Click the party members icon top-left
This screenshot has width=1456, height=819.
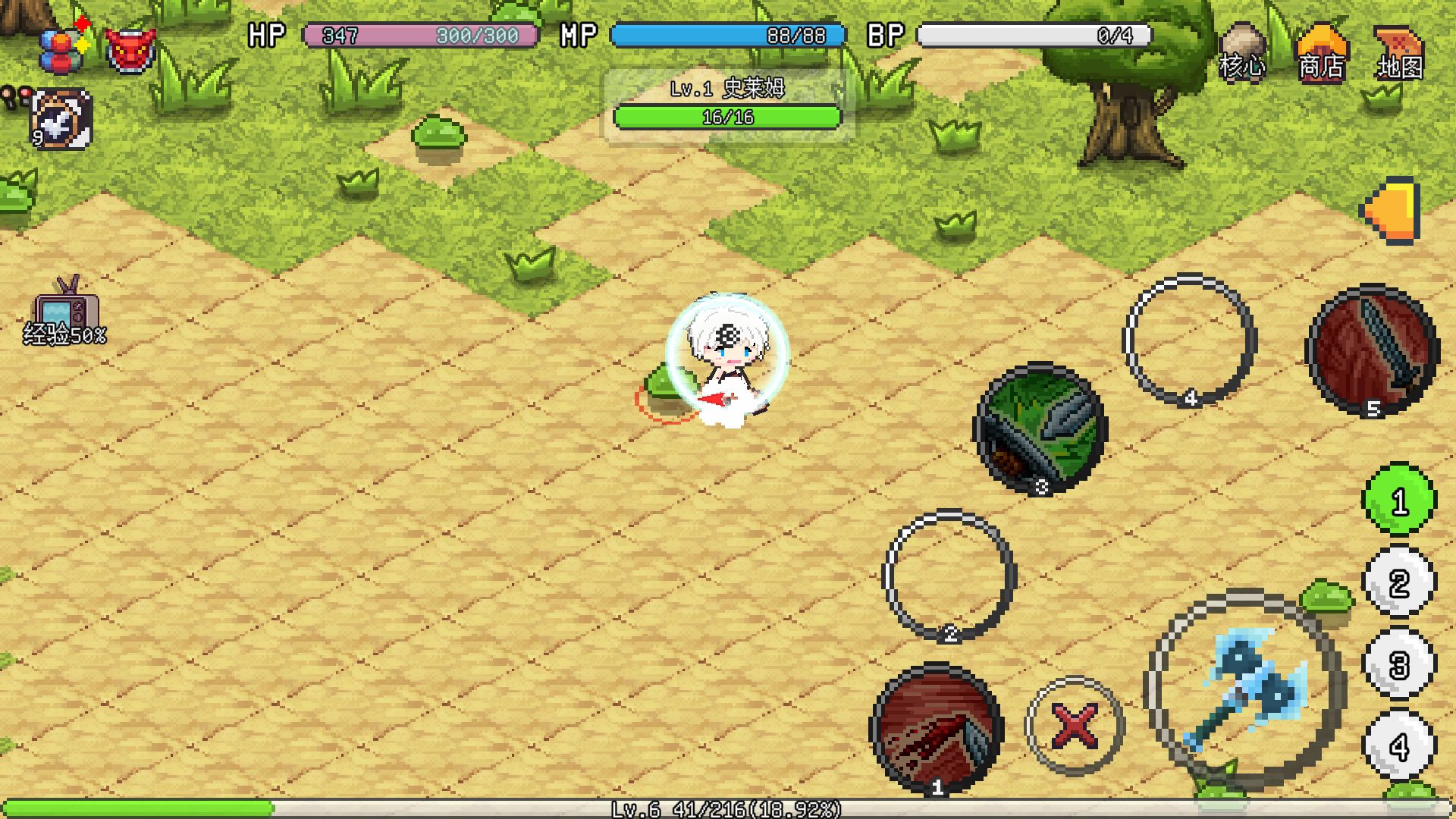[62, 45]
